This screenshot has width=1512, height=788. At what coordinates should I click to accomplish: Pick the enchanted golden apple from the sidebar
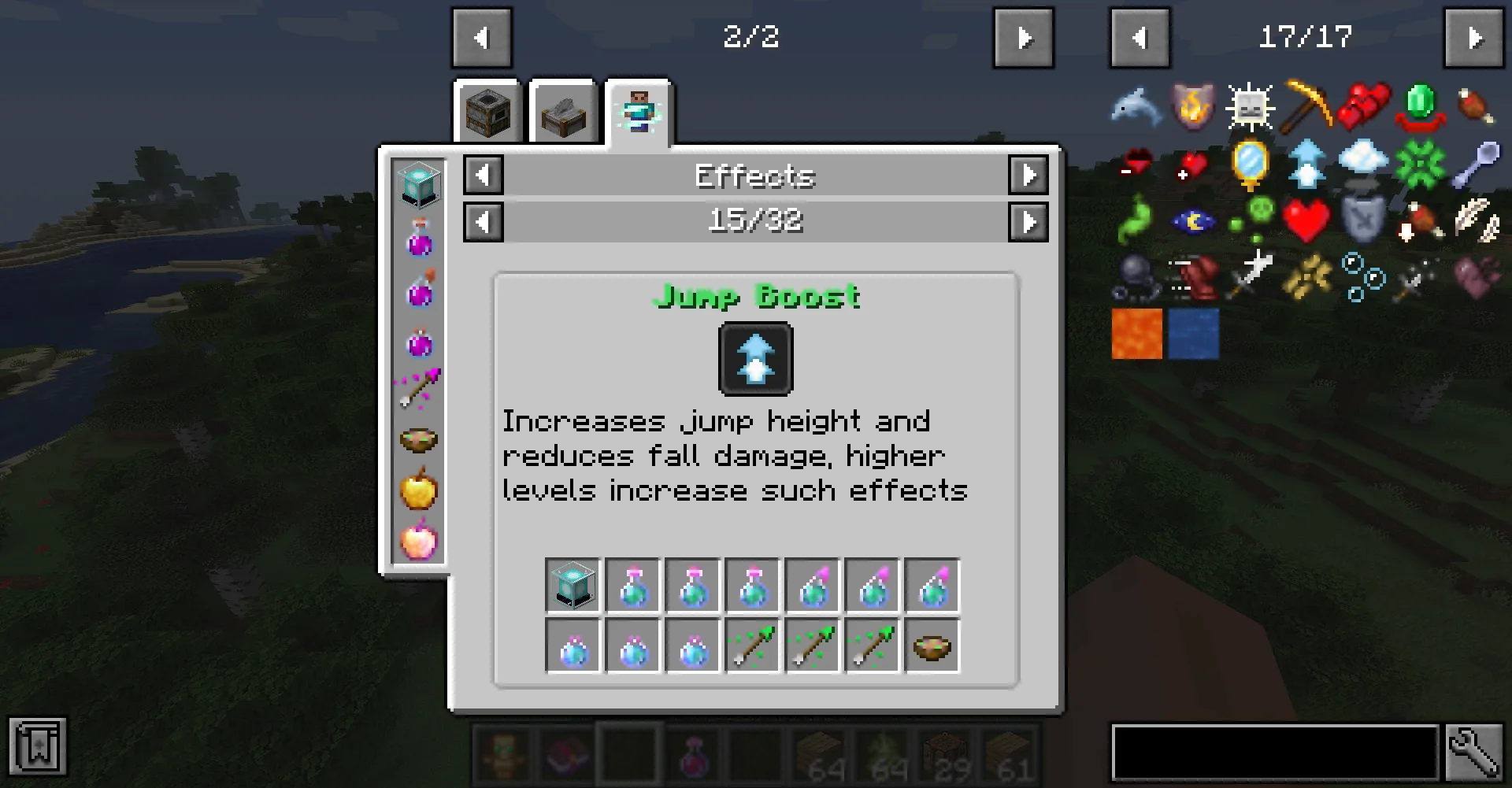(x=420, y=539)
